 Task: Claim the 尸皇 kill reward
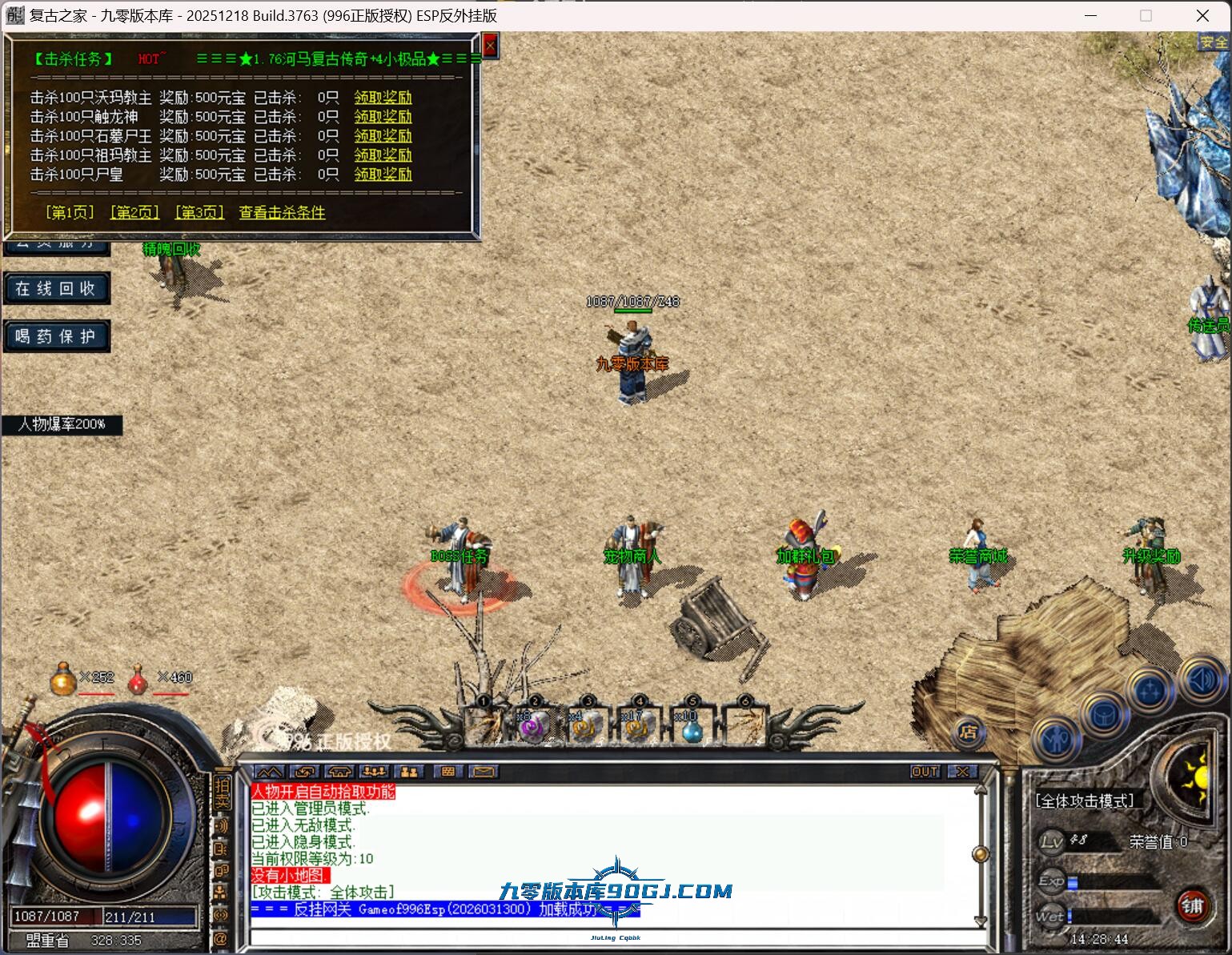(383, 175)
